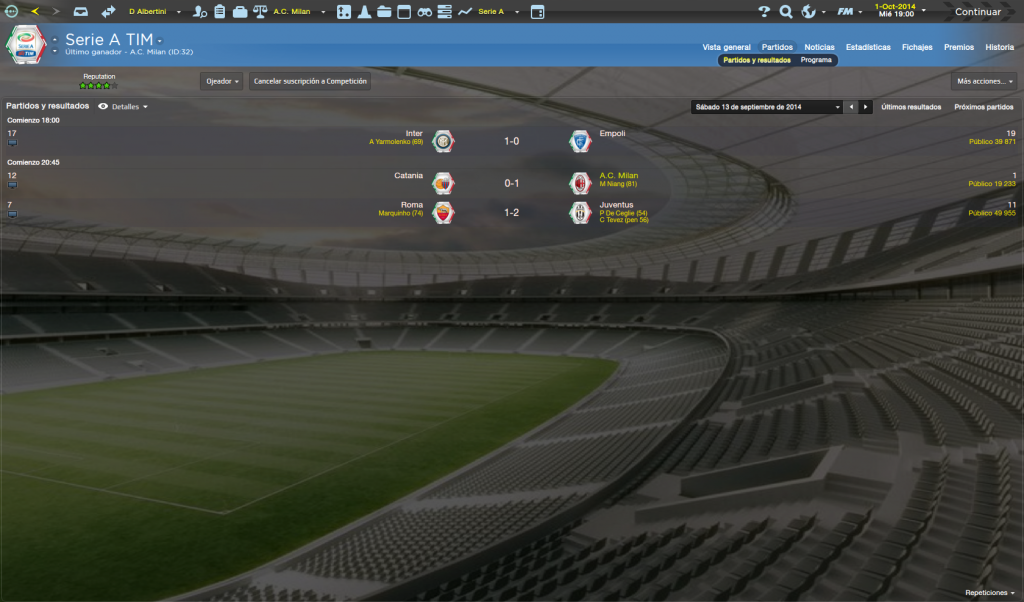Open the D Albertini manager menu
This screenshot has height=602, width=1024.
pyautogui.click(x=152, y=12)
